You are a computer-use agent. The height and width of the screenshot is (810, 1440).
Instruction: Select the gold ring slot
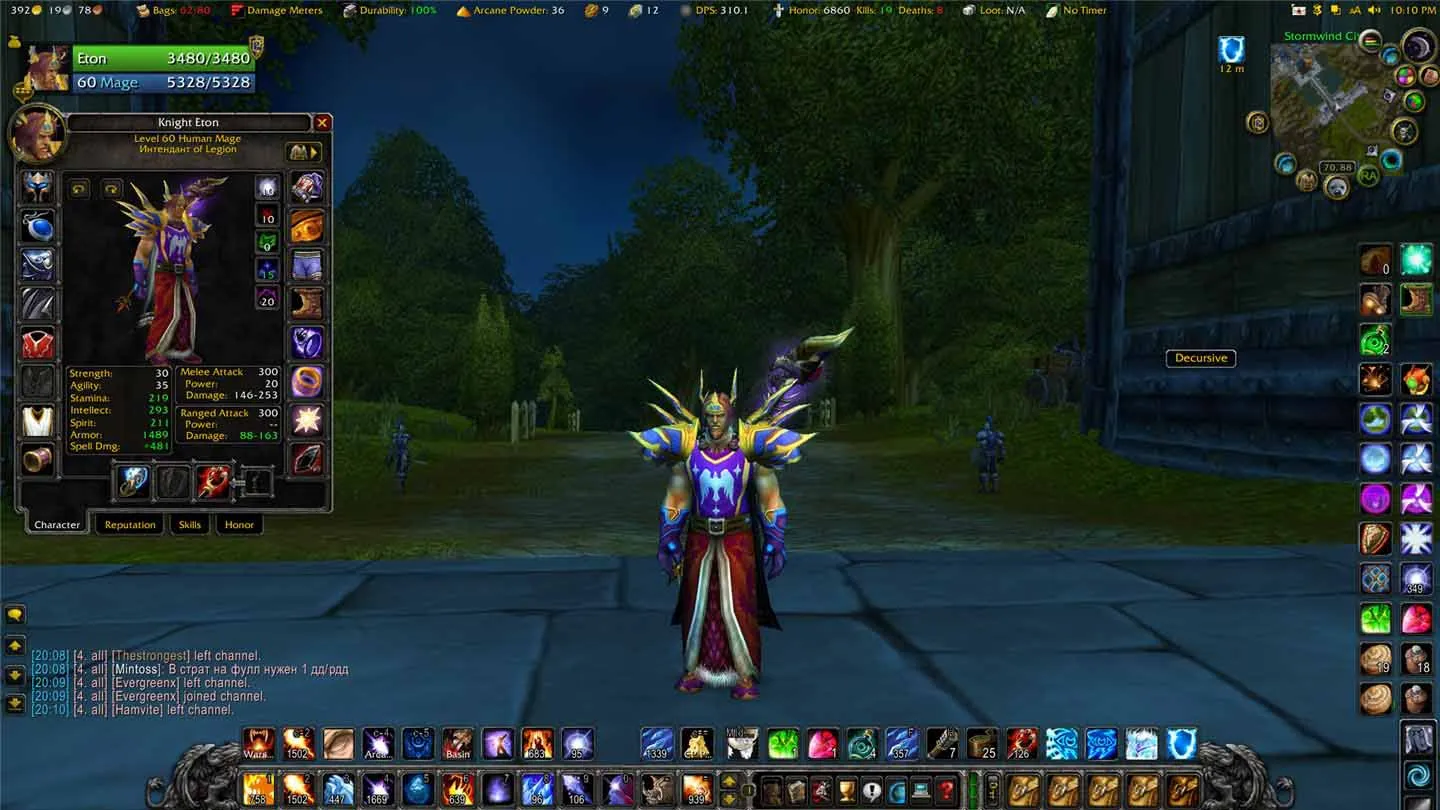[307, 382]
